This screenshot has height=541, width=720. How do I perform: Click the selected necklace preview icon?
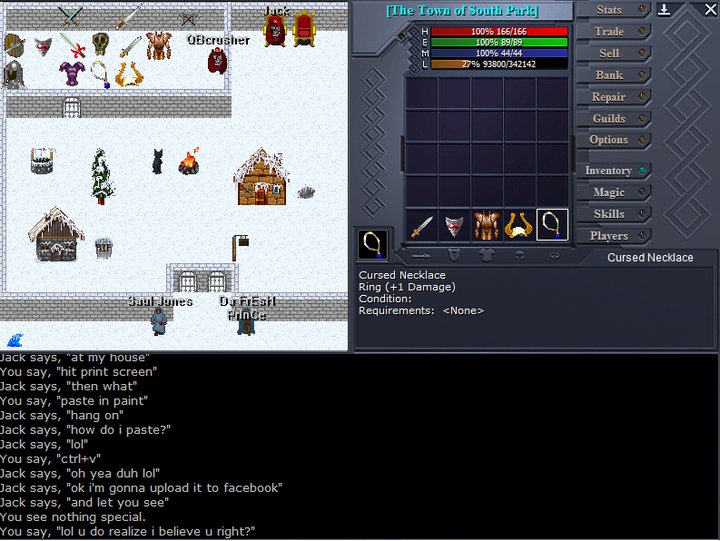[373, 244]
